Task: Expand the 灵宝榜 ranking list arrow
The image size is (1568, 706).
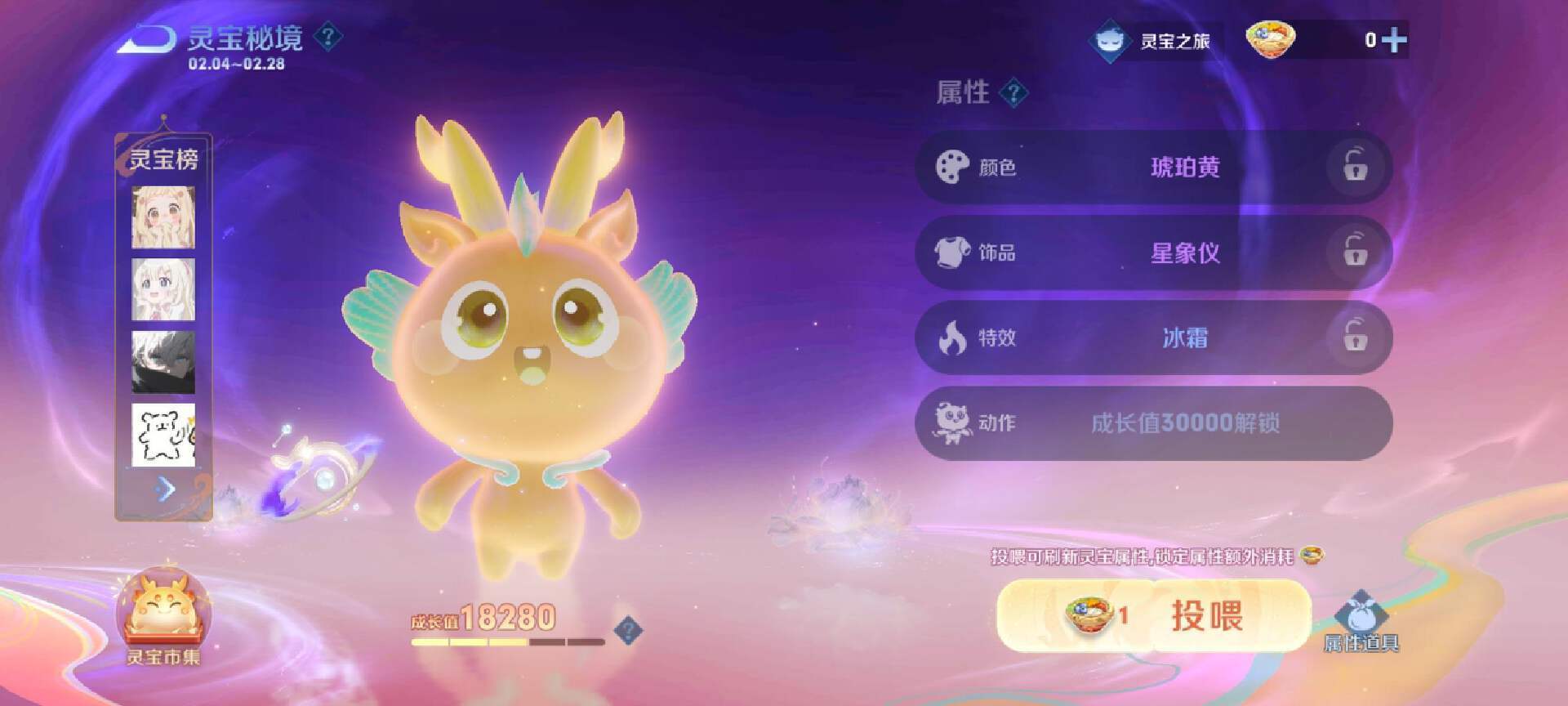Action: click(x=166, y=489)
